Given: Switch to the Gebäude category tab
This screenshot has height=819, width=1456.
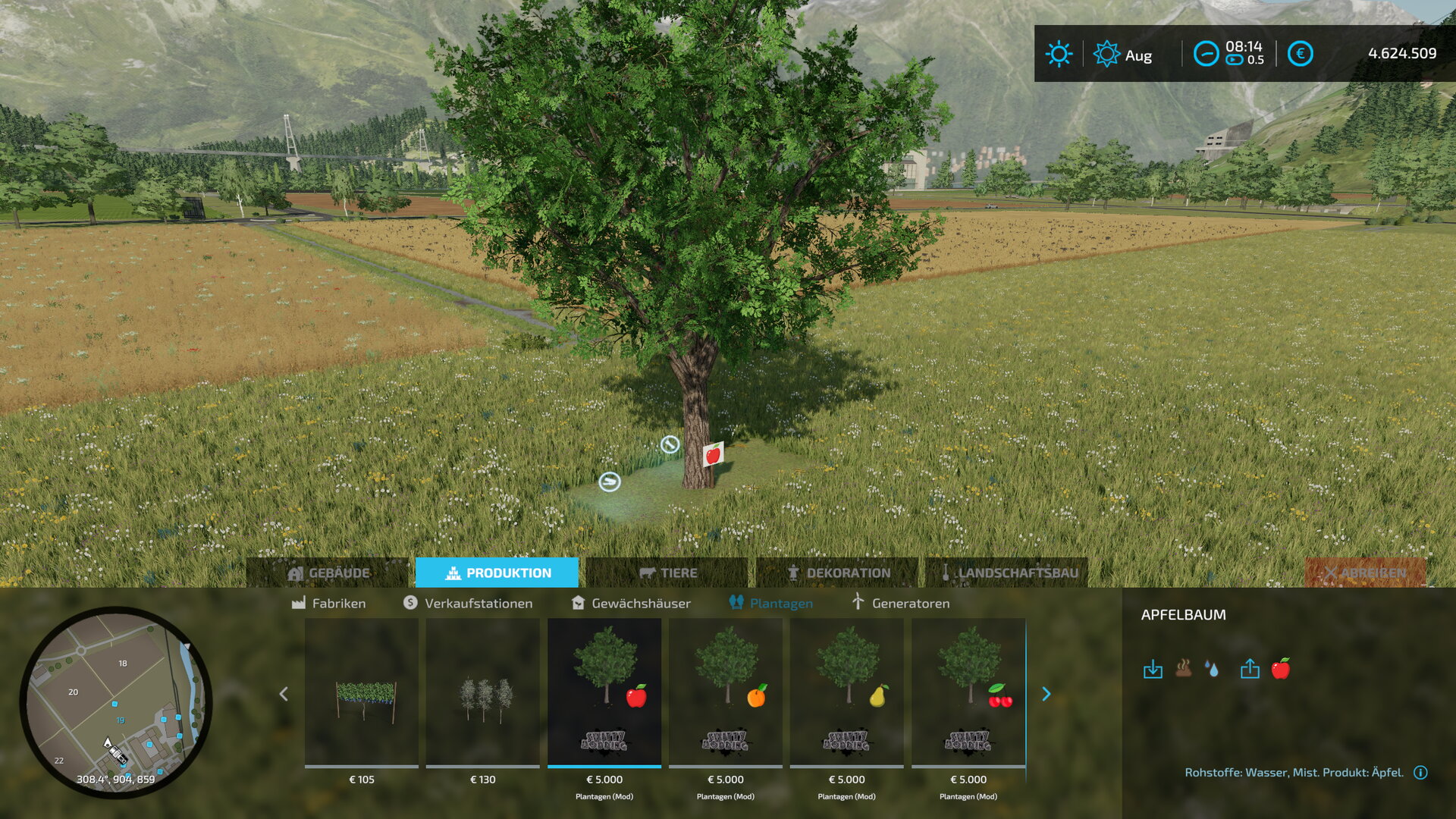Looking at the screenshot, I should (328, 573).
